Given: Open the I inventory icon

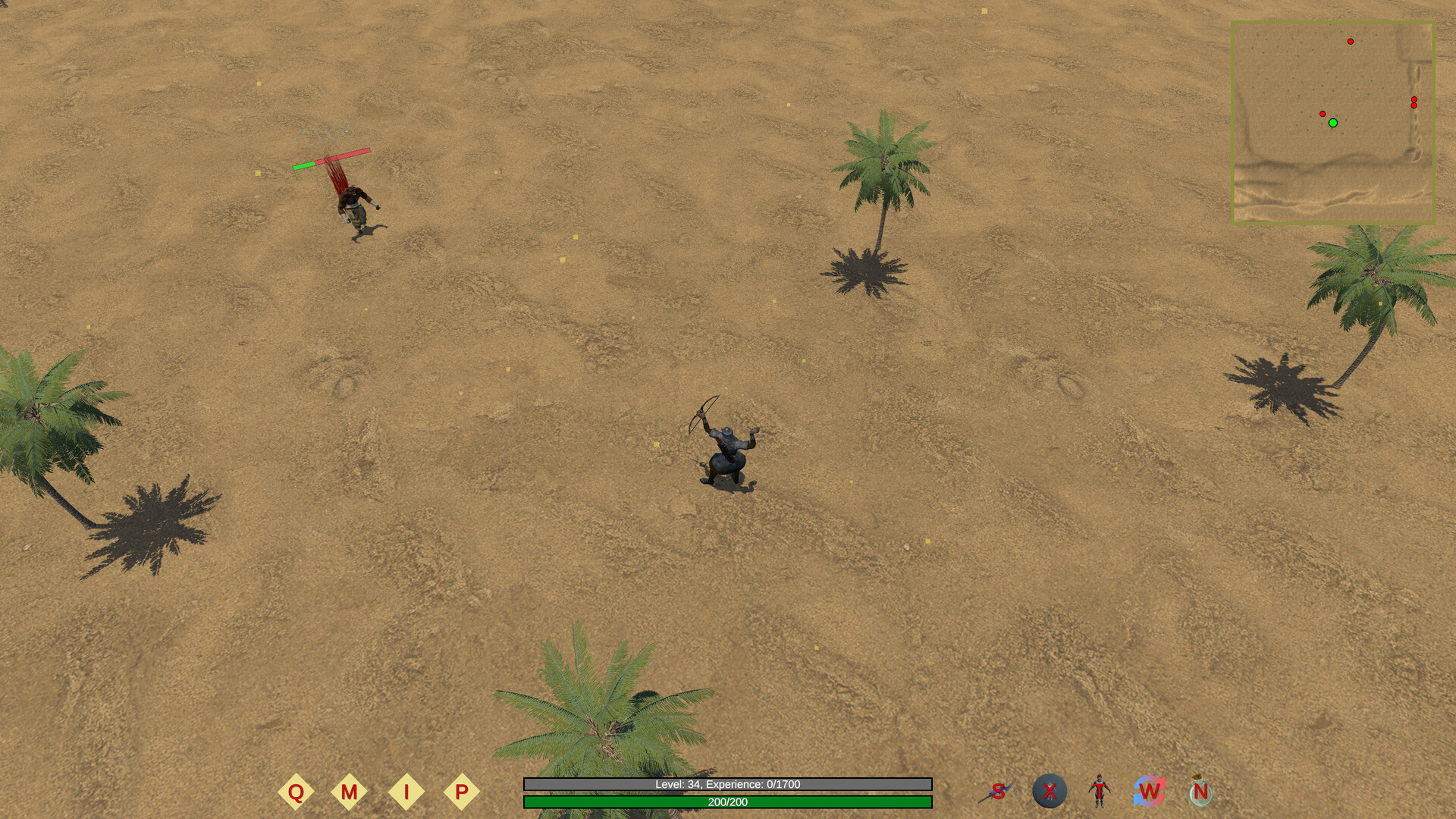Looking at the screenshot, I should click(x=406, y=791).
